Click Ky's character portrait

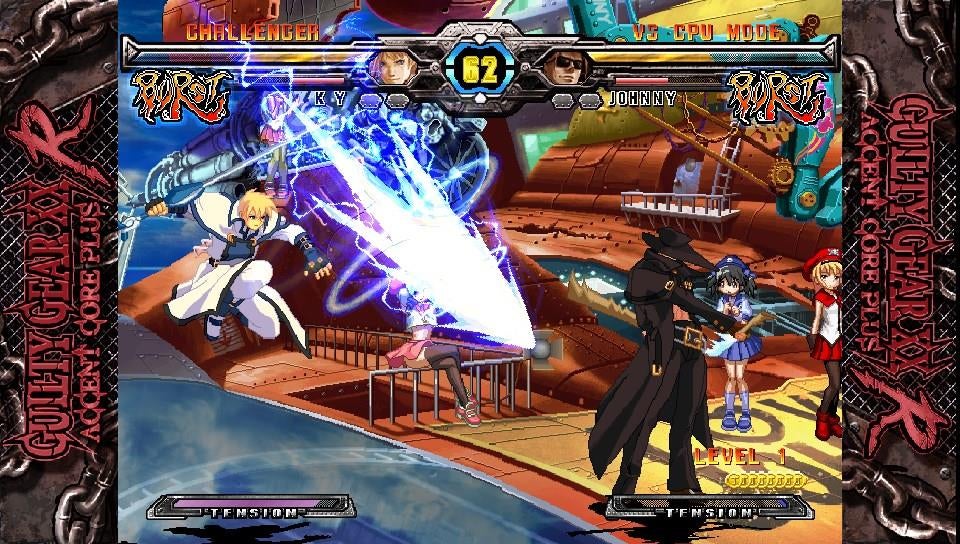point(391,67)
